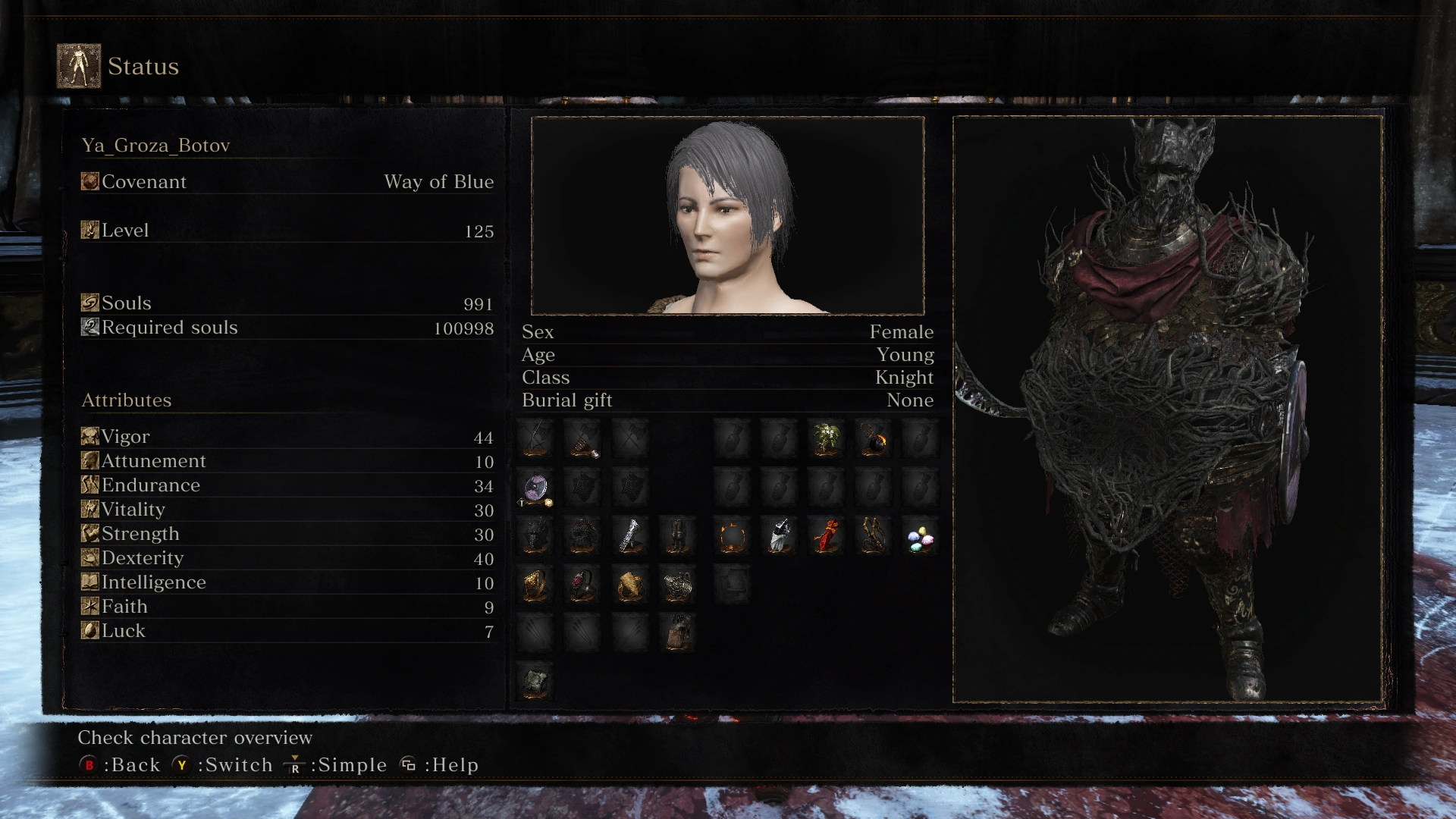Select the red-gem ring slot
This screenshot has height=819, width=1456.
[582, 585]
